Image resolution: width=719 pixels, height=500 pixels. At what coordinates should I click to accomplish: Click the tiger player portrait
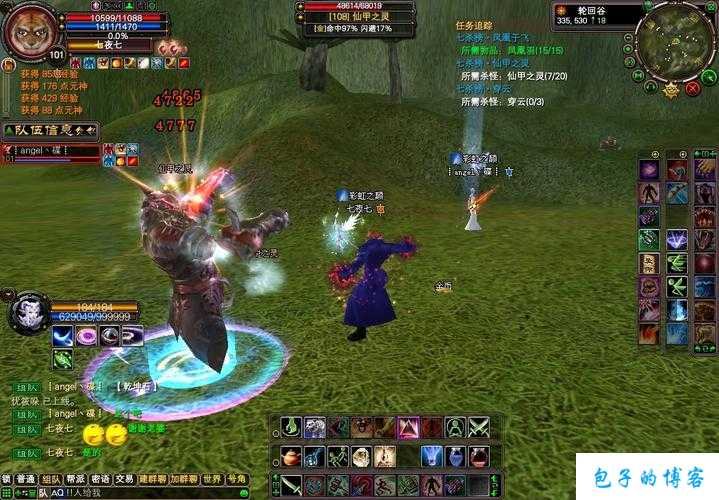point(31,31)
